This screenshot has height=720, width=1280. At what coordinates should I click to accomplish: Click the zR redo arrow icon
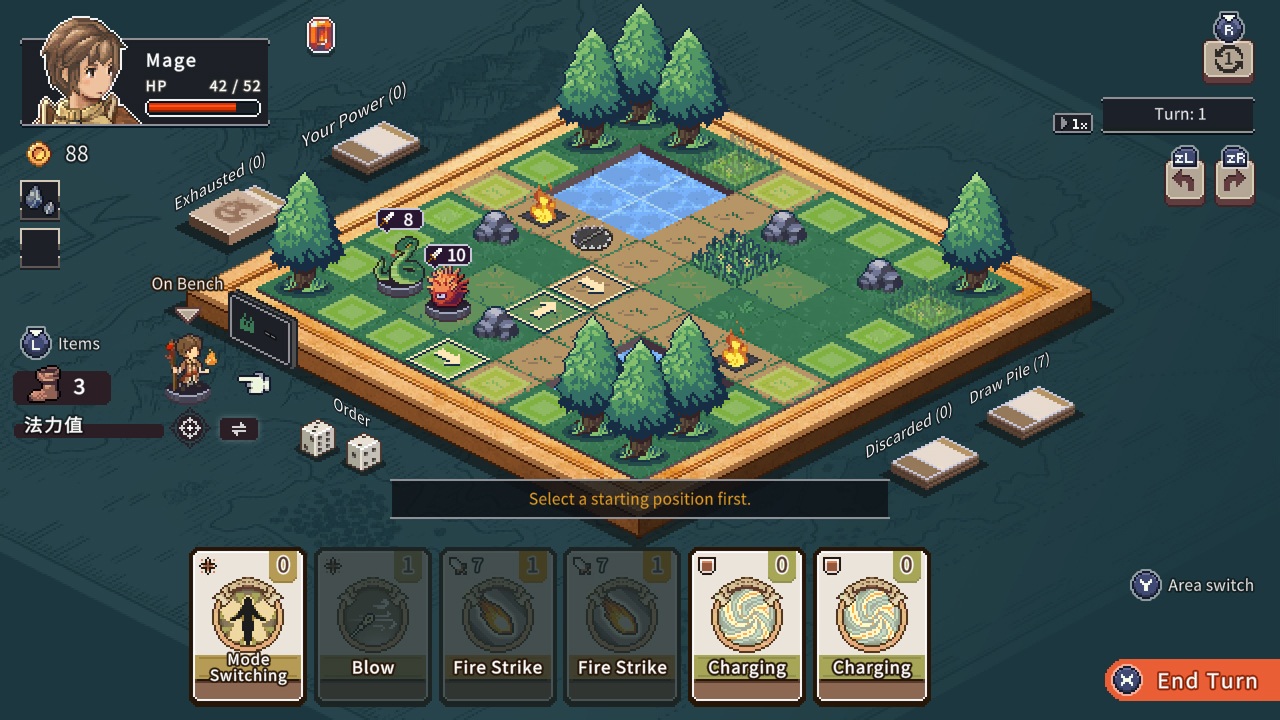1234,181
